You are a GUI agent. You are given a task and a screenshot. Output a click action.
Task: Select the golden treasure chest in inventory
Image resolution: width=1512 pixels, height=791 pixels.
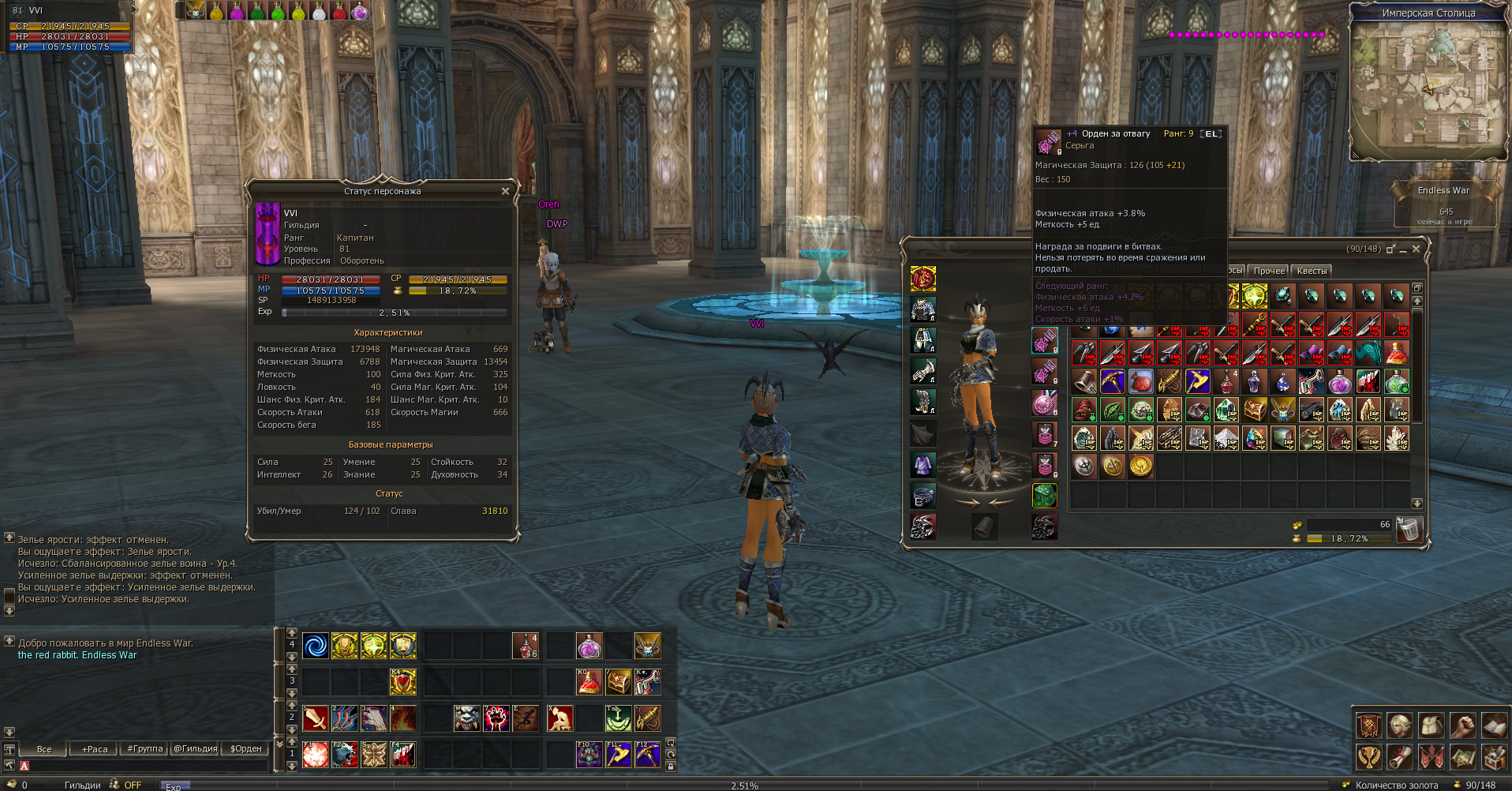[1255, 410]
